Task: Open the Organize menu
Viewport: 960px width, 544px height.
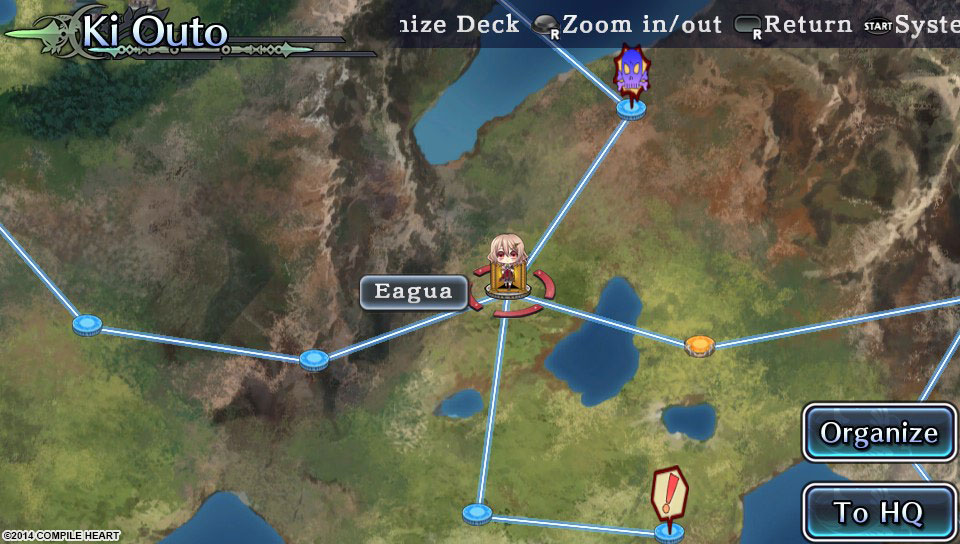Action: point(879,433)
